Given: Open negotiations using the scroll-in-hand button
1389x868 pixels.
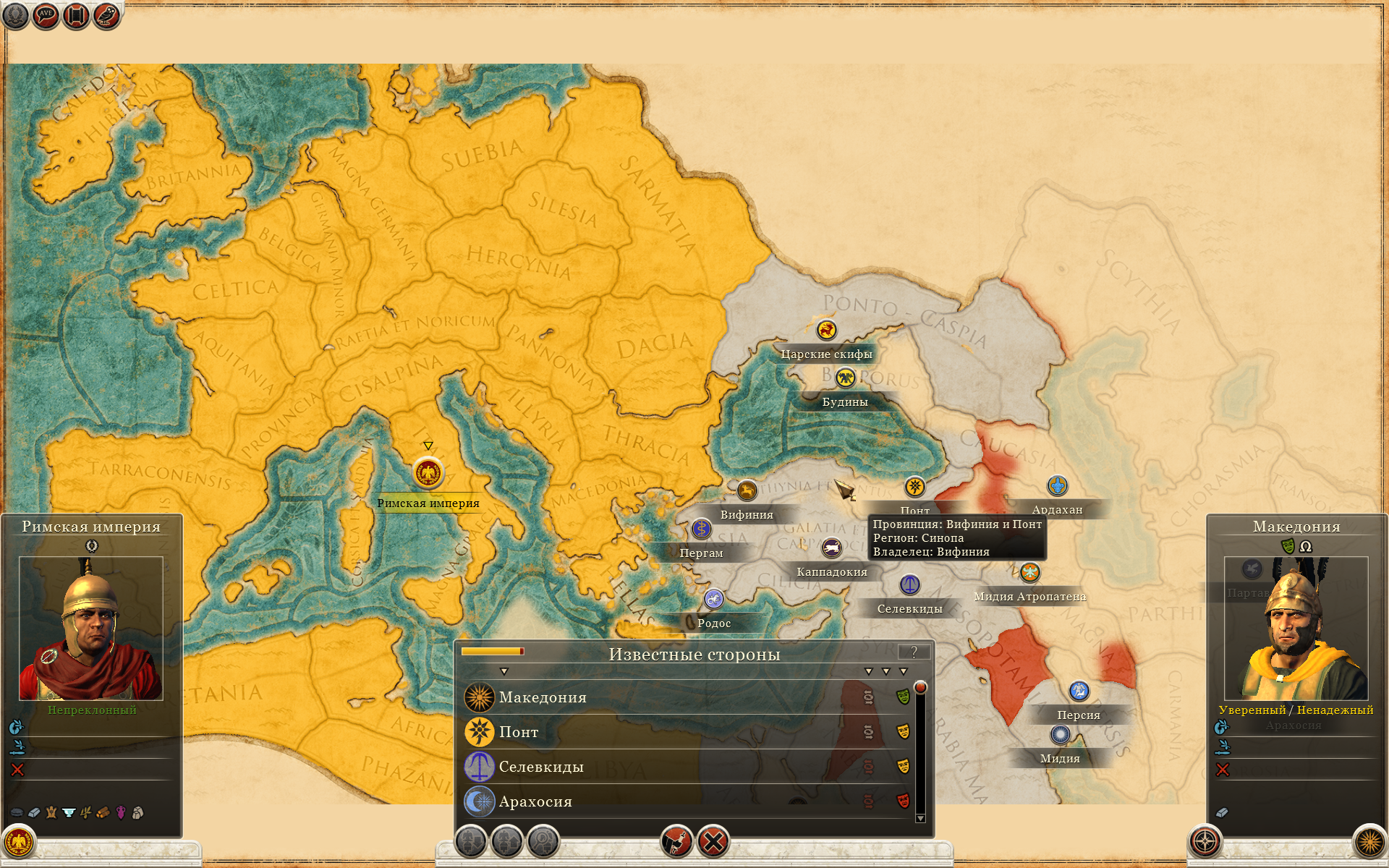Looking at the screenshot, I should pos(677,842).
